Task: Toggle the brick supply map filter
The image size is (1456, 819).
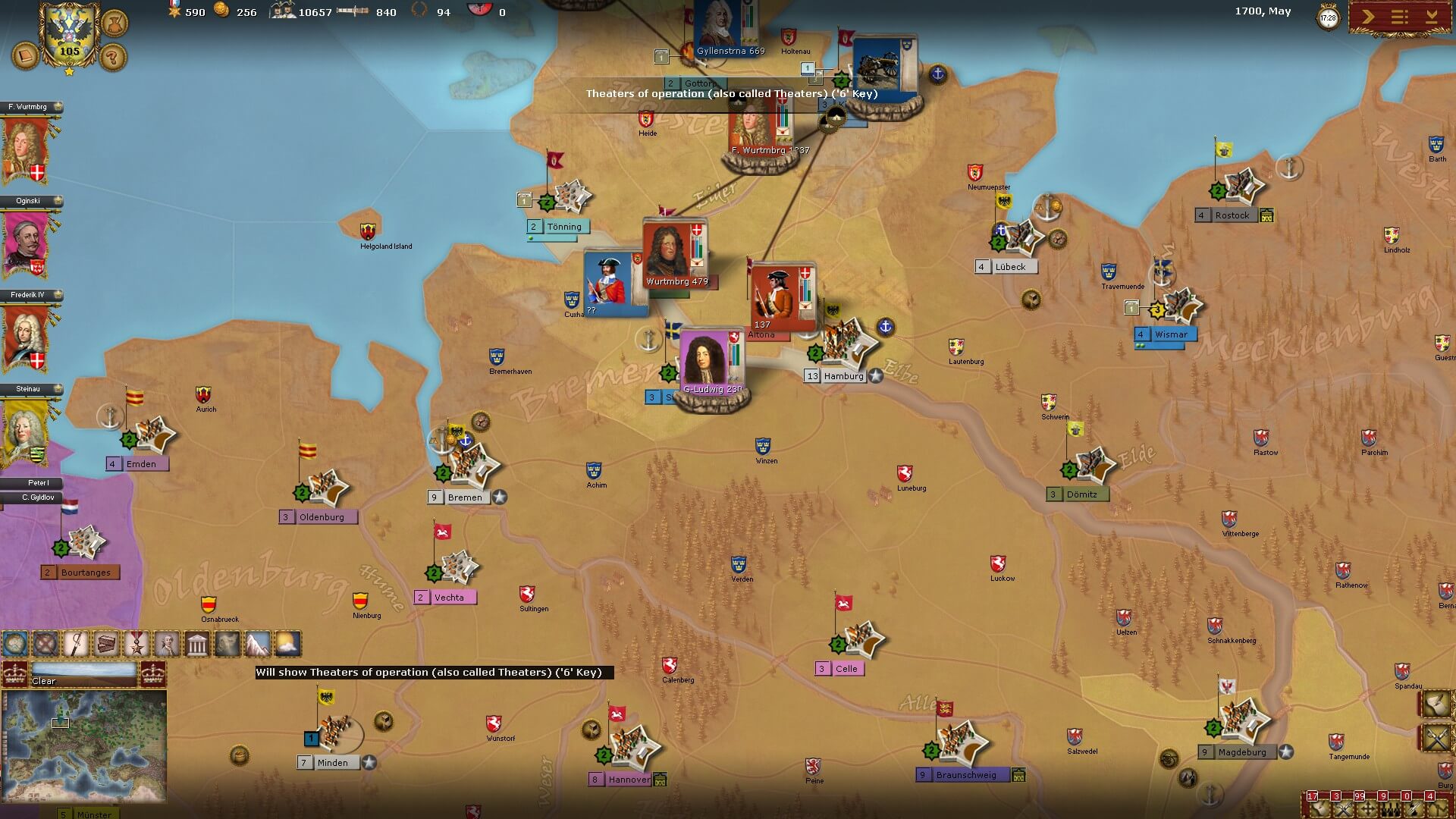Action: [x=107, y=645]
